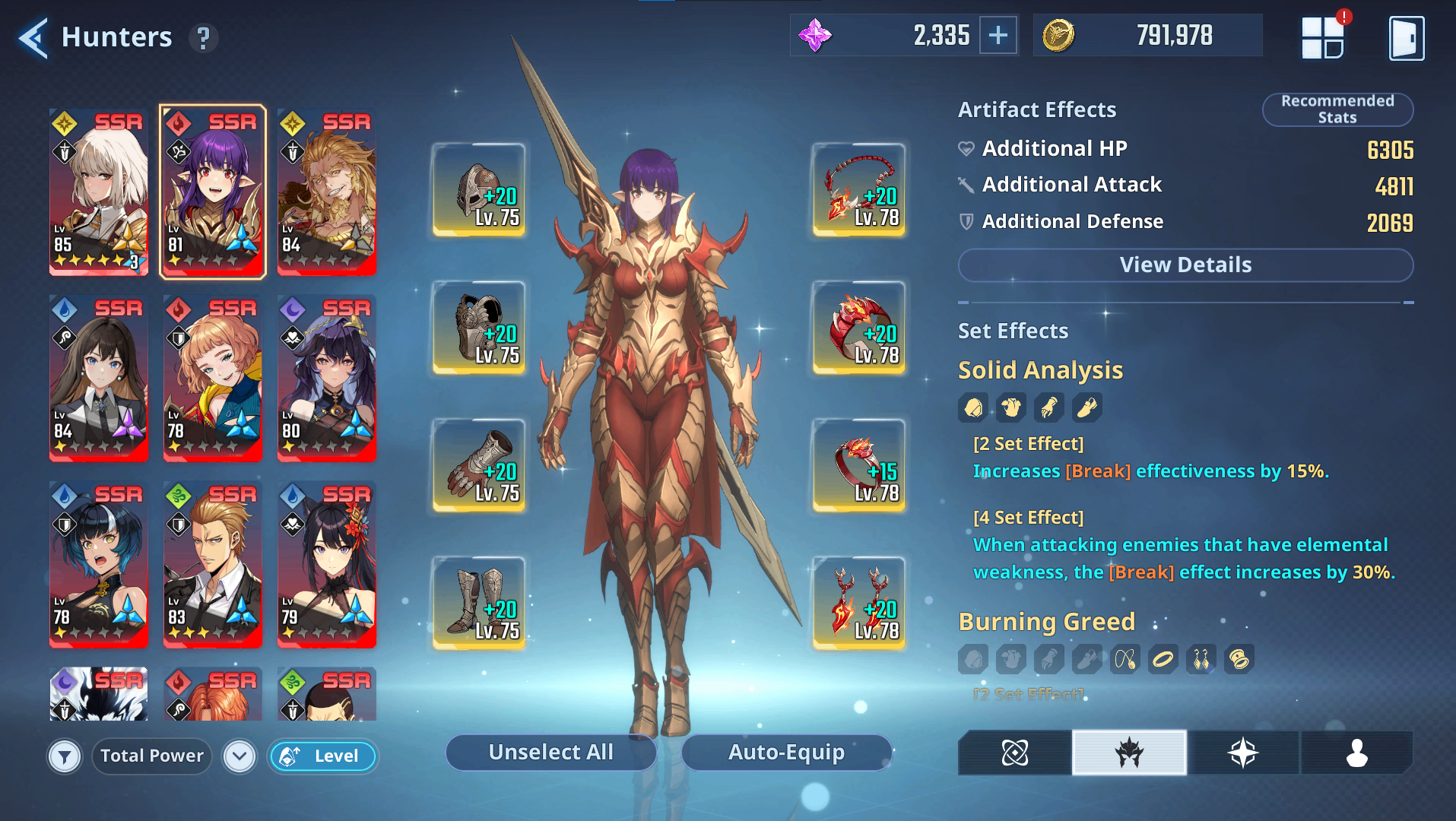The image size is (1456, 821).
Task: Open the hunter filter funnel
Action: pyautogui.click(x=65, y=756)
